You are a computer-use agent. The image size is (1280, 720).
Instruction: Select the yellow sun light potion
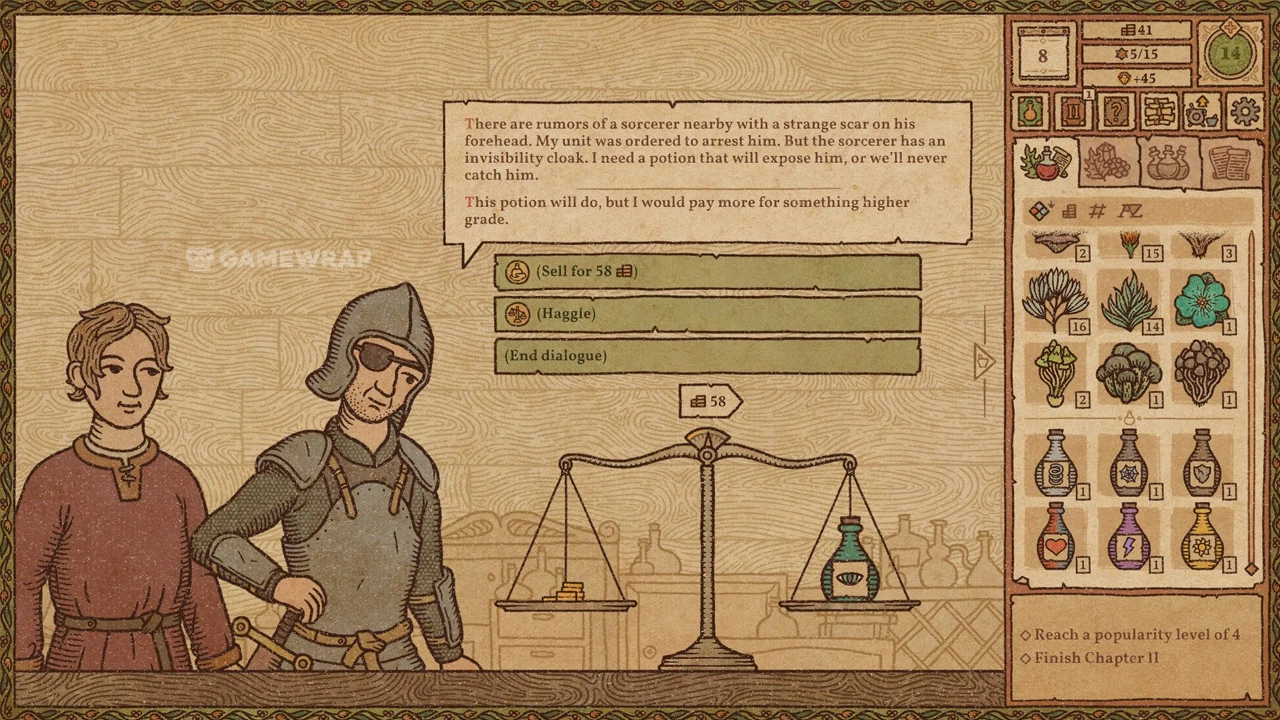[1201, 536]
